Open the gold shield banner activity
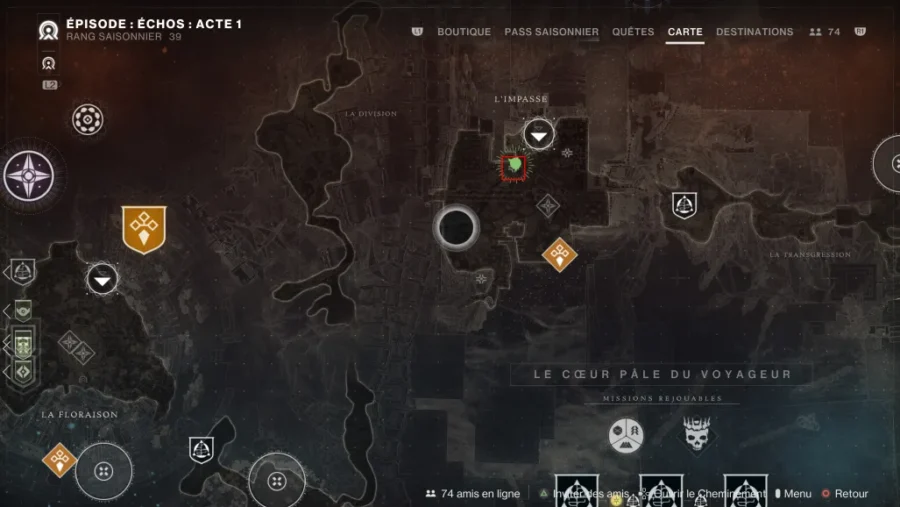This screenshot has width=900, height=507. [x=144, y=229]
